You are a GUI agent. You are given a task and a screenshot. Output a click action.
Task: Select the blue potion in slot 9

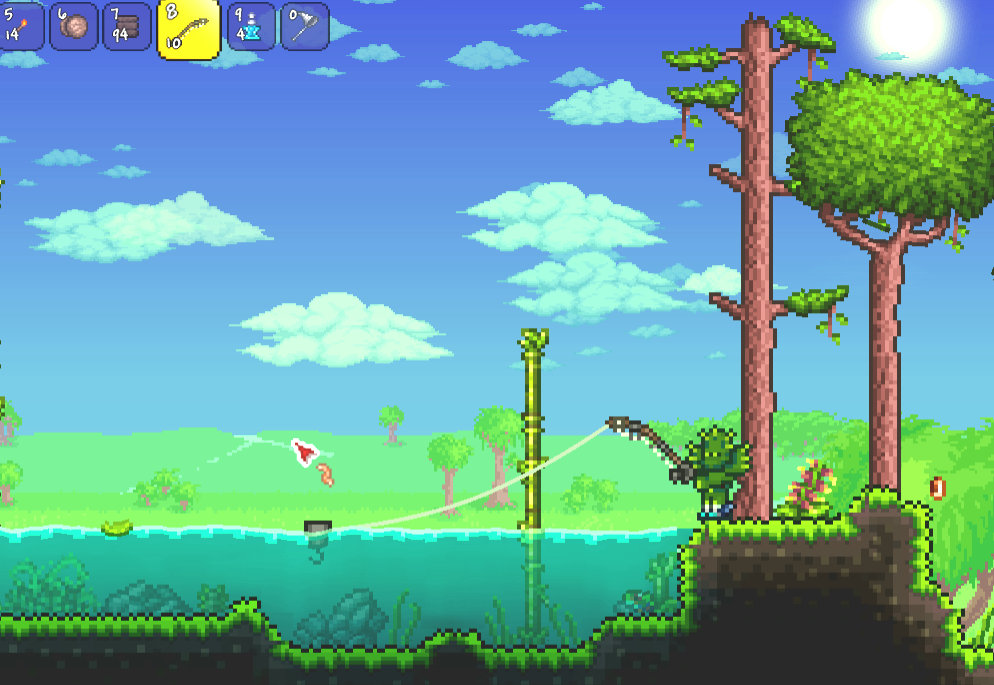pos(251,26)
